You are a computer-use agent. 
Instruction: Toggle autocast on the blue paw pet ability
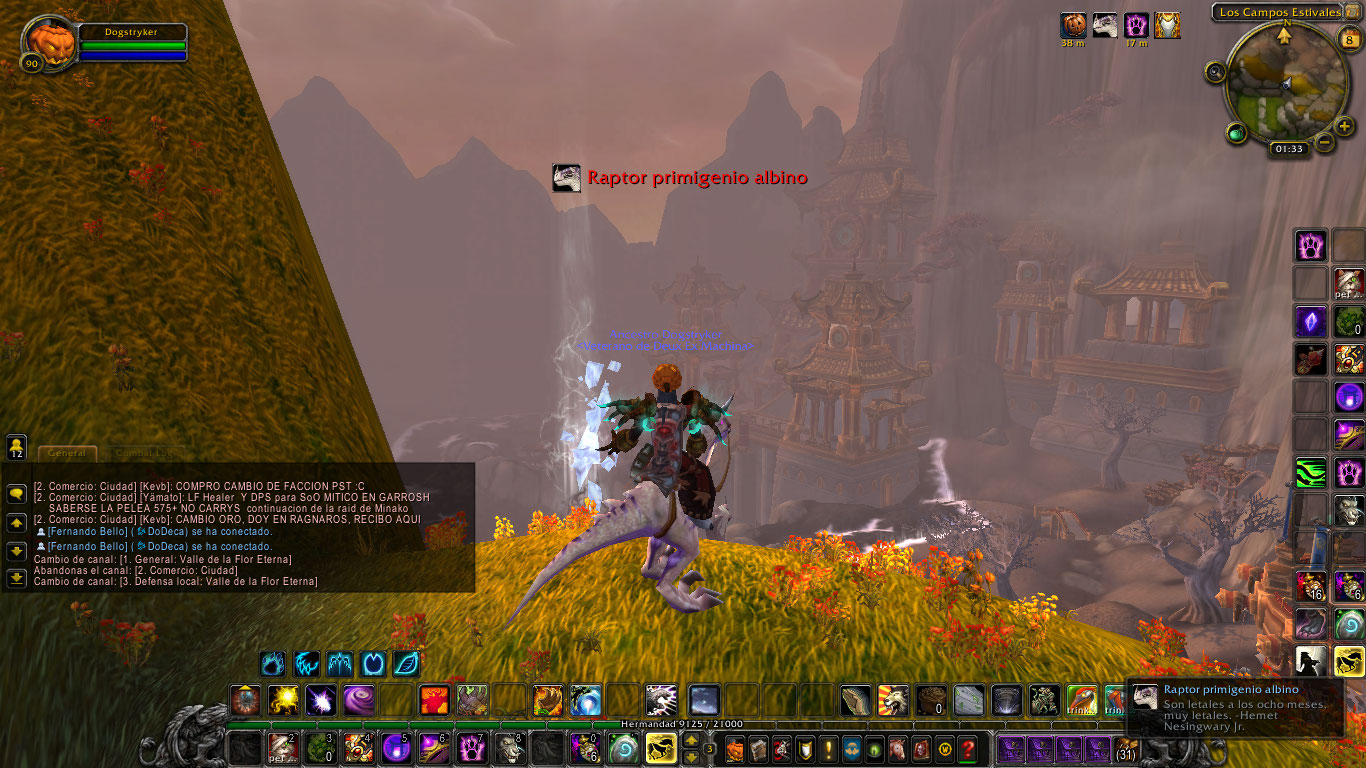click(273, 662)
